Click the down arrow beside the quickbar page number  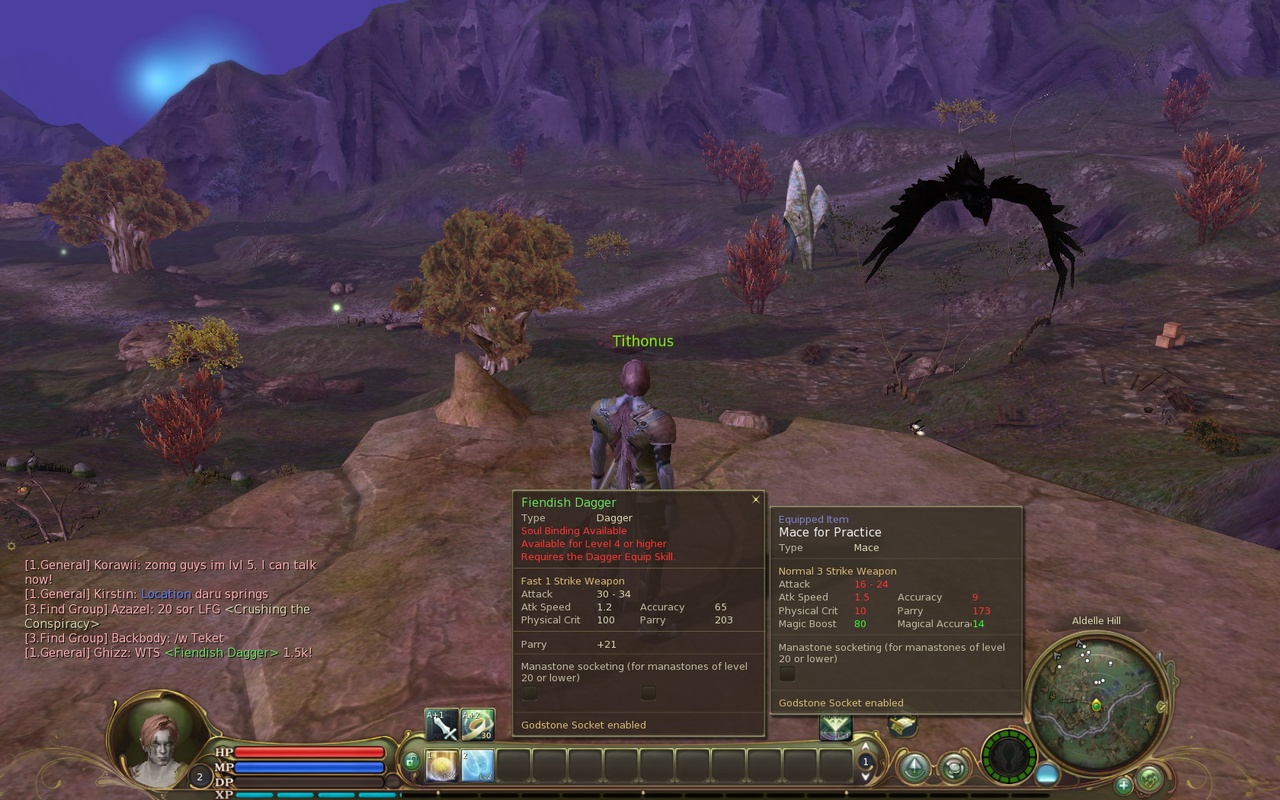click(x=864, y=777)
